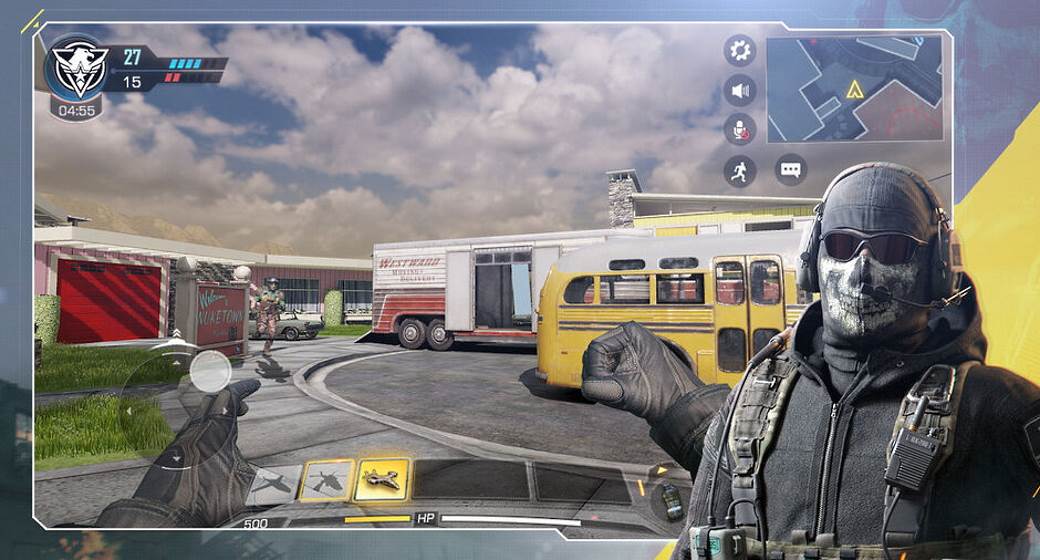Toggle the muted microphone button

(740, 130)
